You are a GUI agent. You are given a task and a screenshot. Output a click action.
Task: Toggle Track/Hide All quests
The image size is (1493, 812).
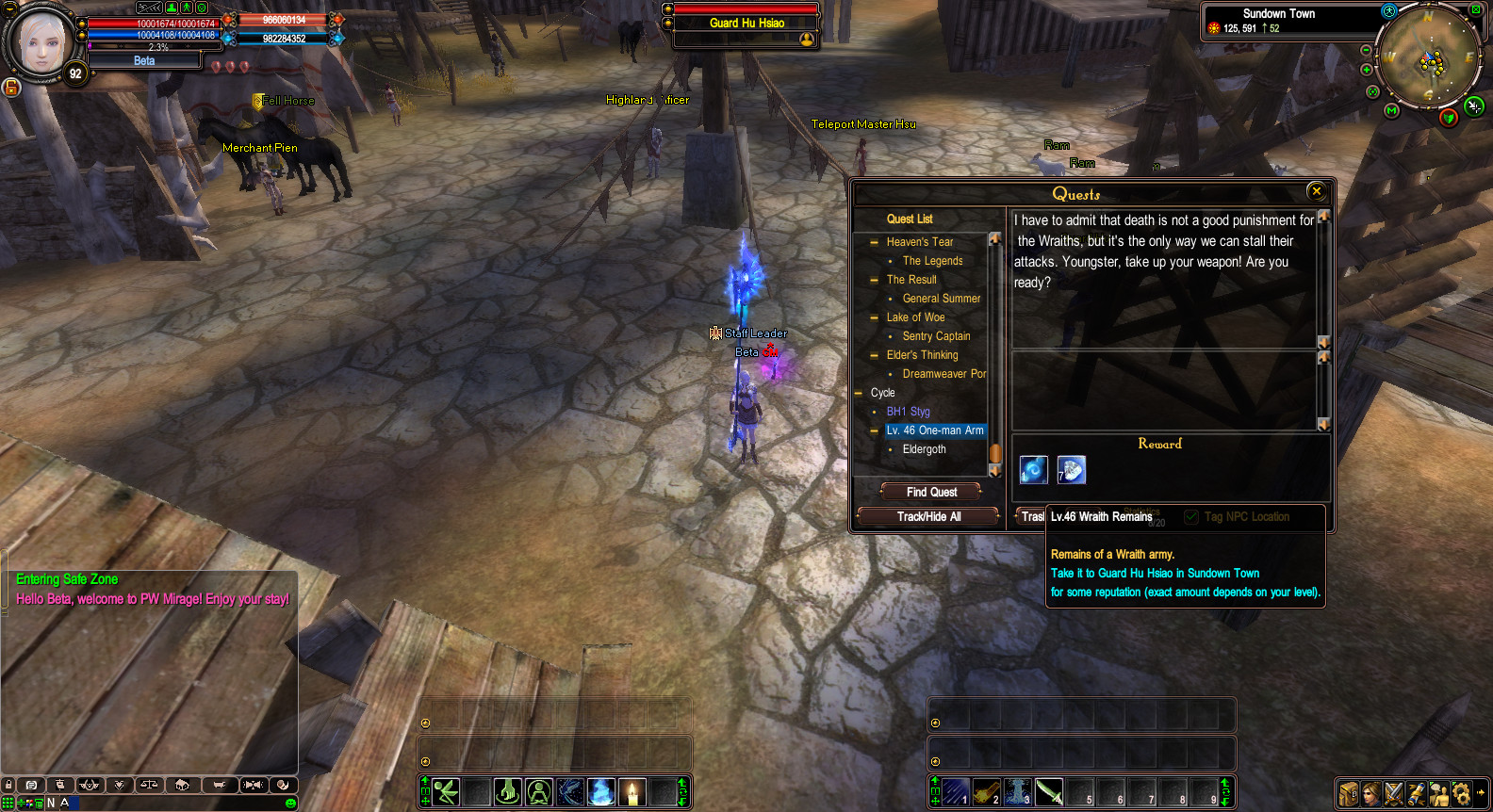(928, 516)
